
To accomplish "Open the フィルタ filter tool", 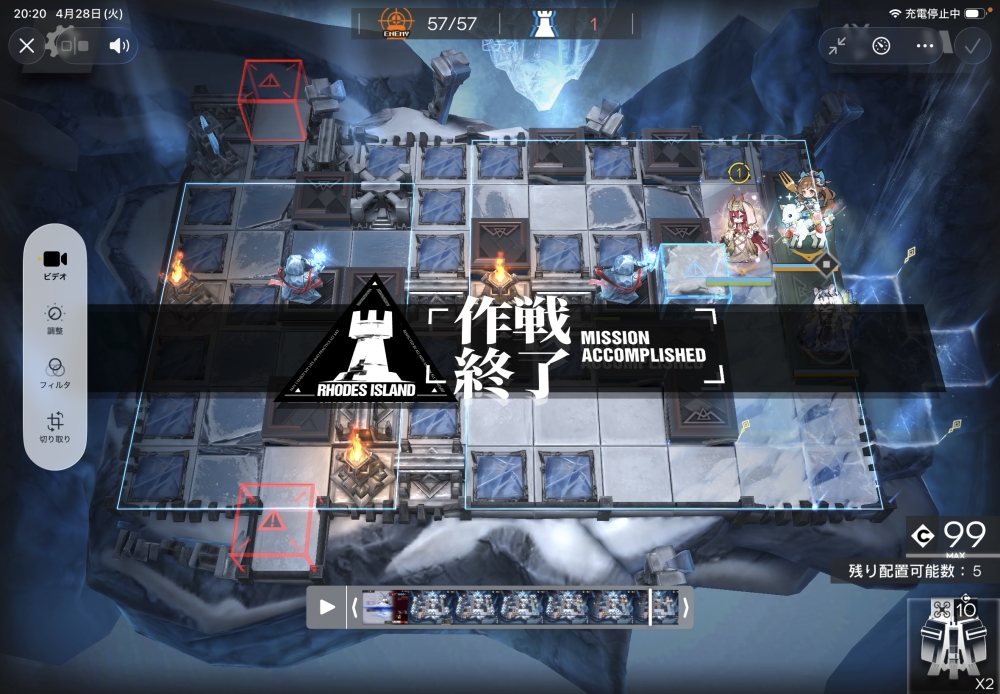I will (x=55, y=373).
